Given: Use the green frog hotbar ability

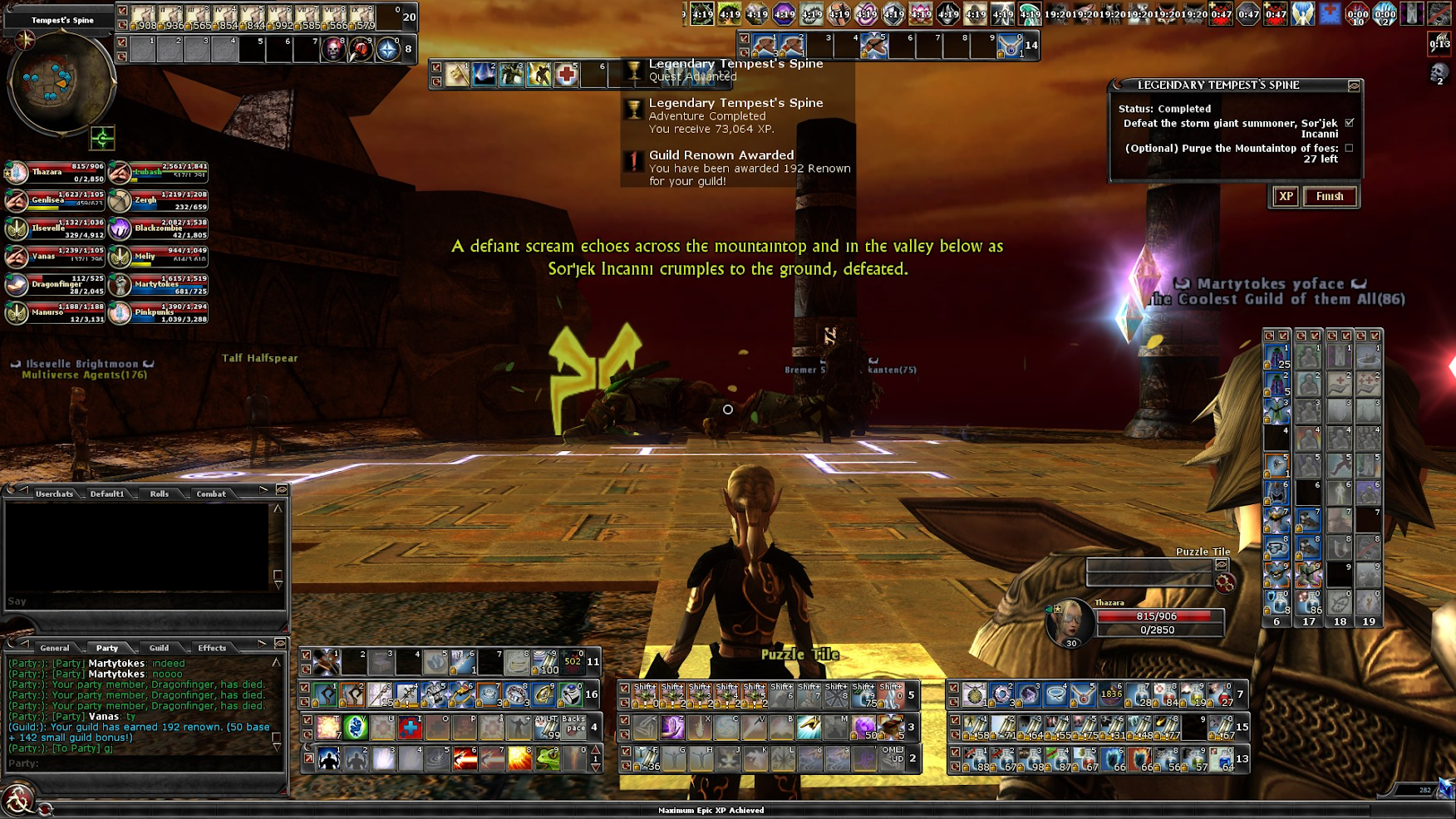Looking at the screenshot, I should [x=547, y=758].
